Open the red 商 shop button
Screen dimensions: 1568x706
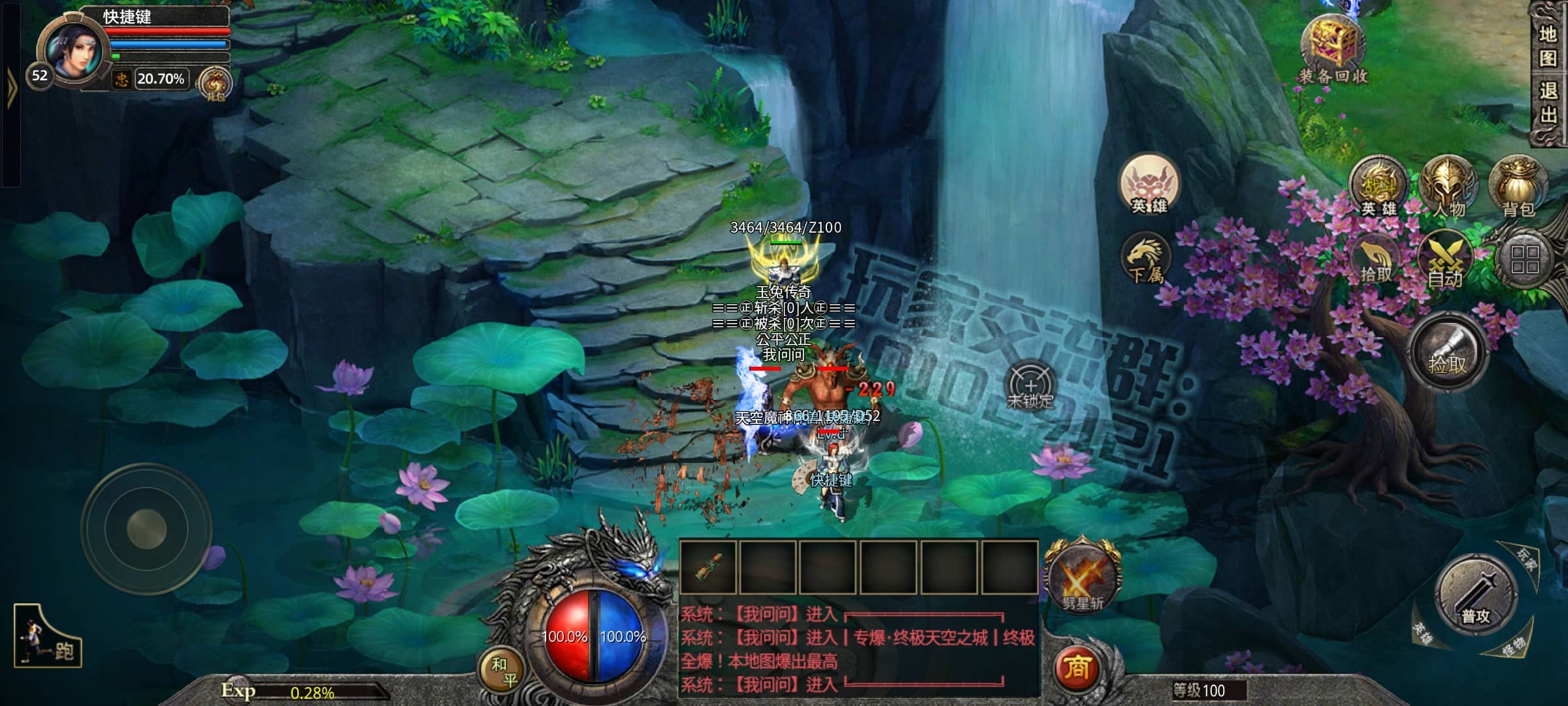pos(1077,668)
